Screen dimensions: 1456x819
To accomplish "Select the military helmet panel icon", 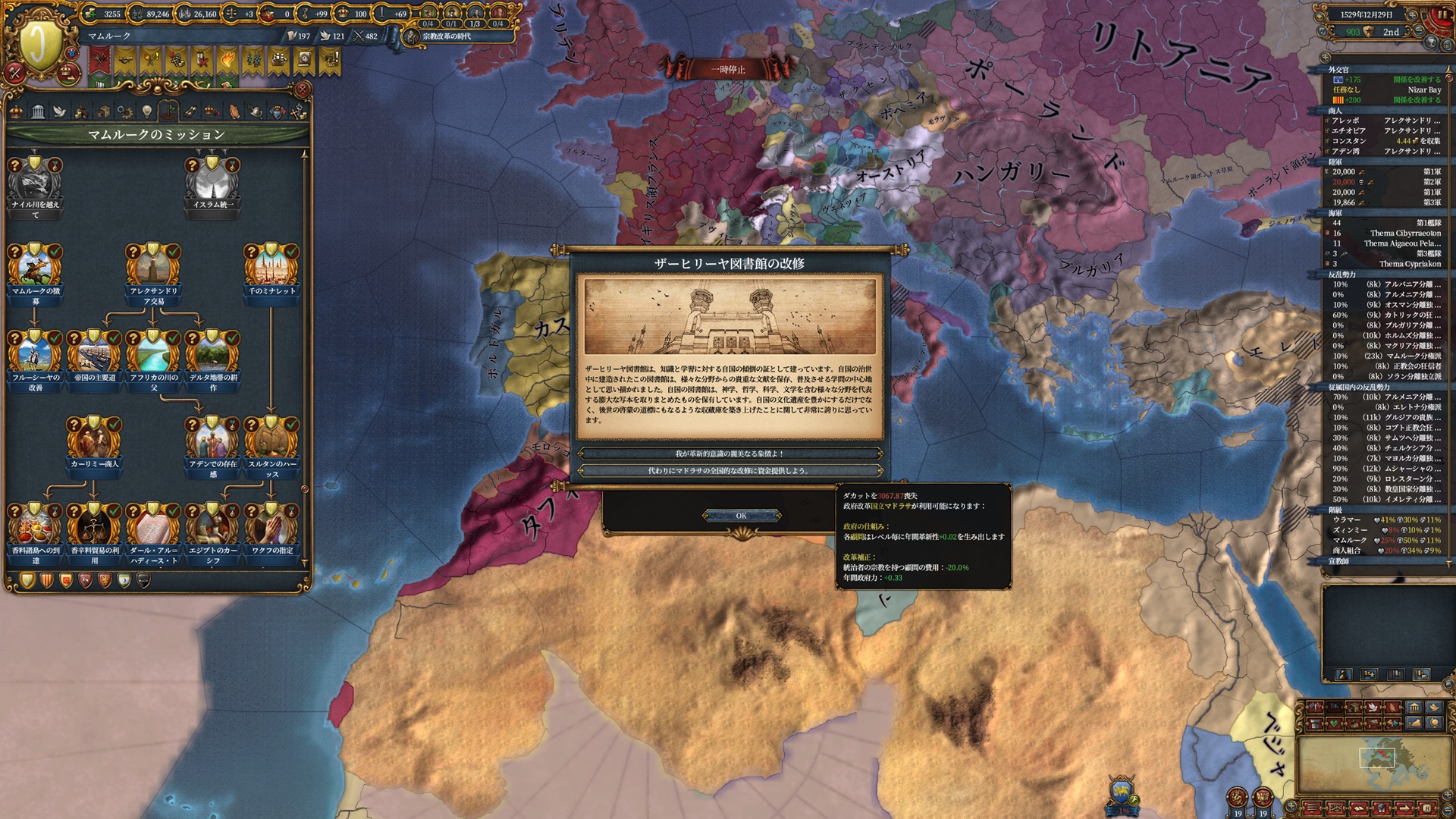I will tap(256, 111).
